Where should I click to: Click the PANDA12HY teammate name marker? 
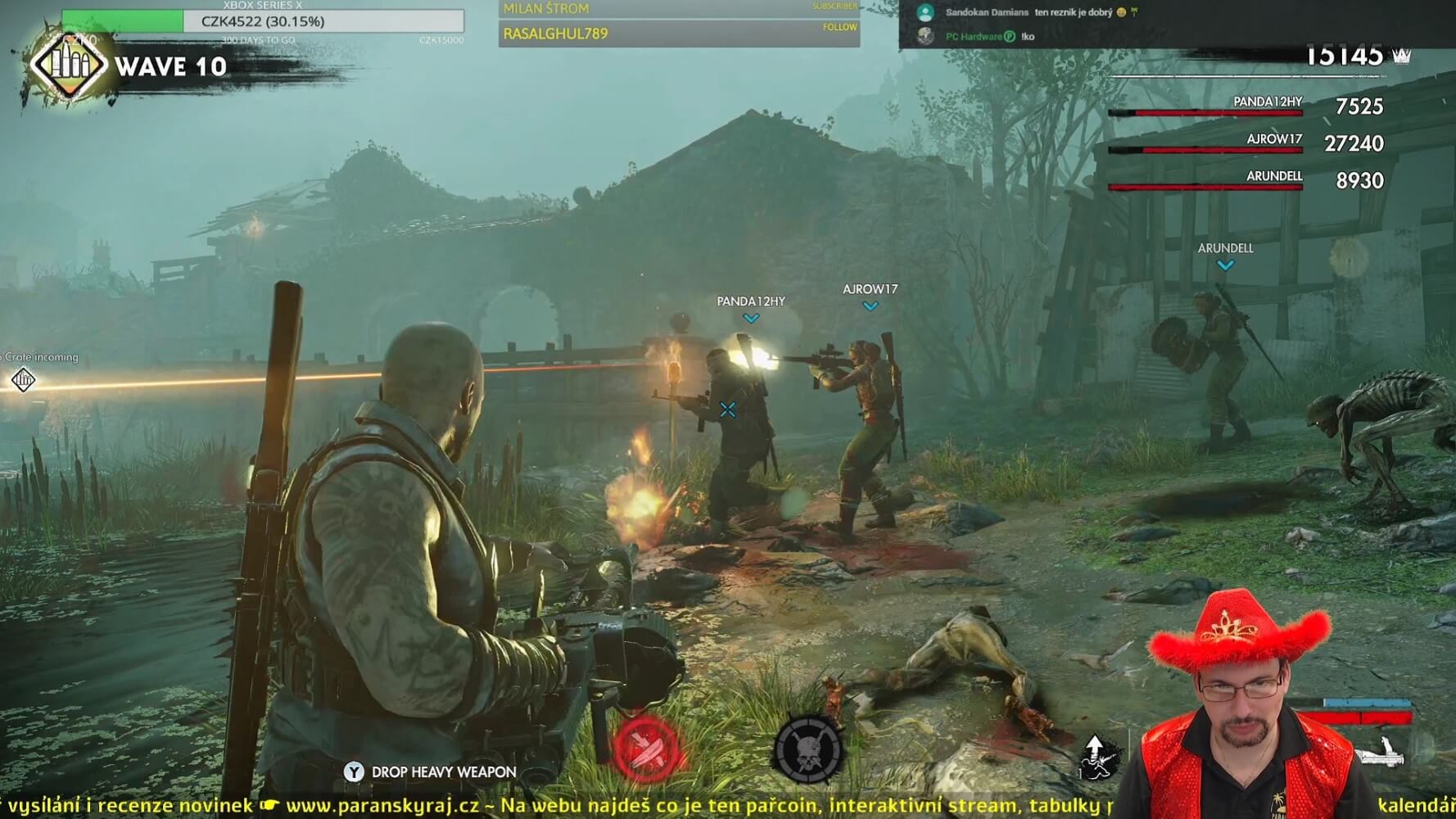(751, 302)
